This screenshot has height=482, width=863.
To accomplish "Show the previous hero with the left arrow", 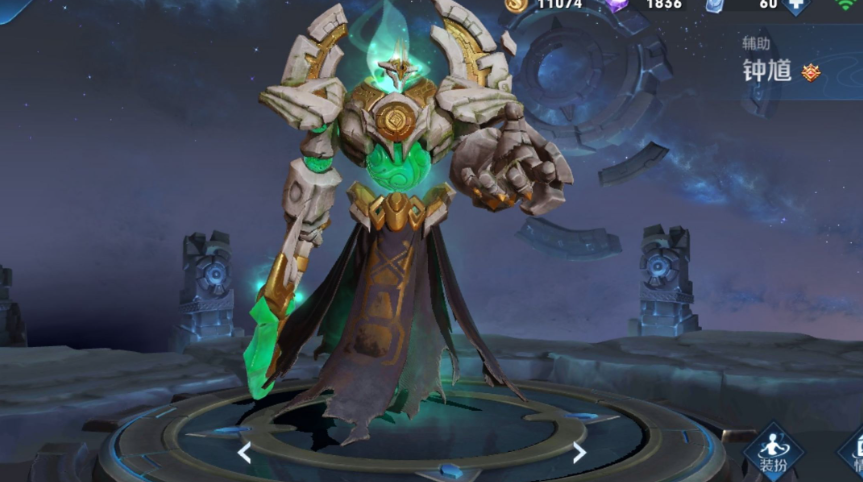I will (x=244, y=453).
